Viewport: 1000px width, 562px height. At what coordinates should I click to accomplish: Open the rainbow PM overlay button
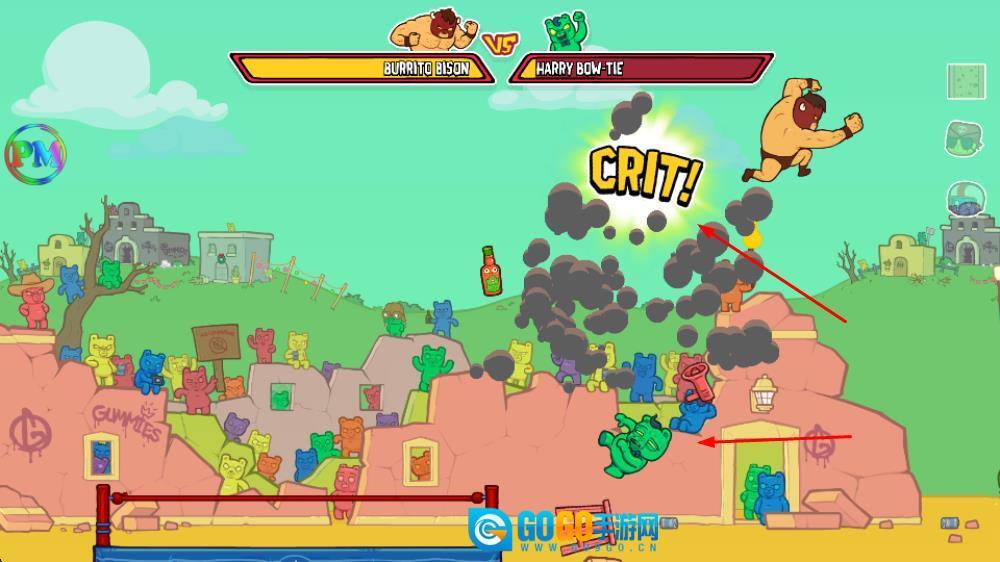[x=35, y=154]
